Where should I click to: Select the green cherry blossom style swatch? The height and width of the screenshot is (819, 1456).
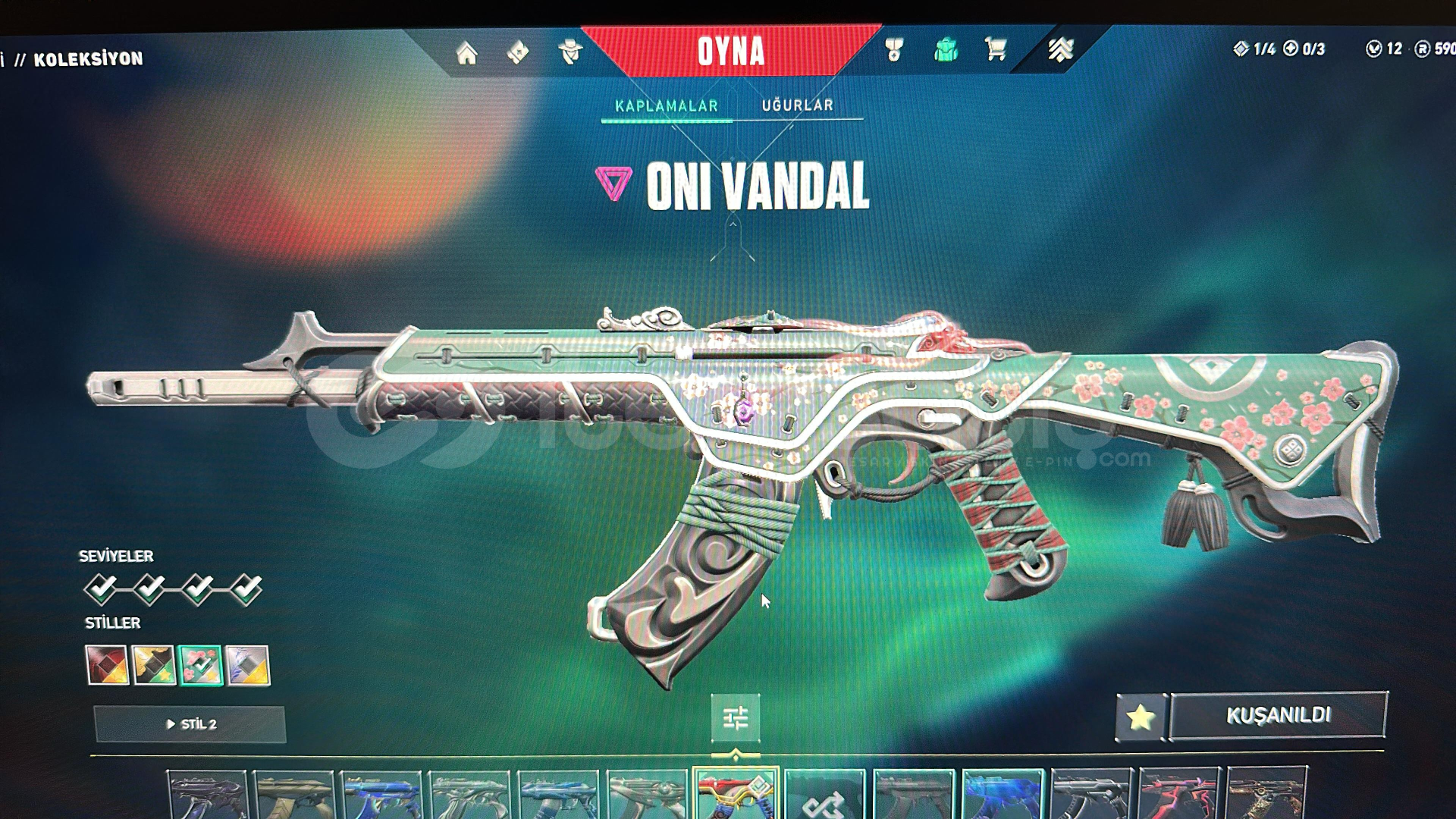201,665
